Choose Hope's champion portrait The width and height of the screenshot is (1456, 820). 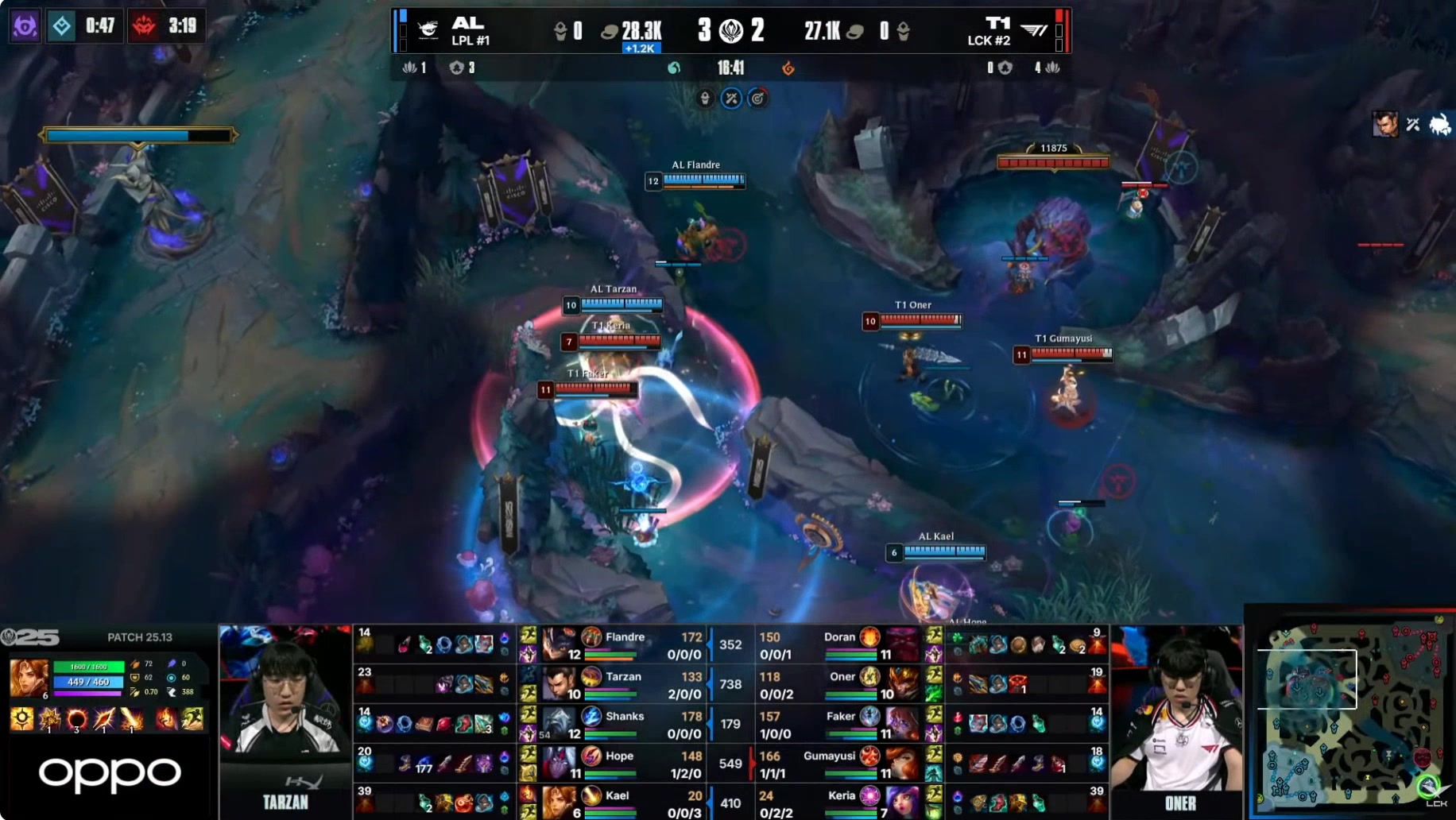click(x=559, y=763)
